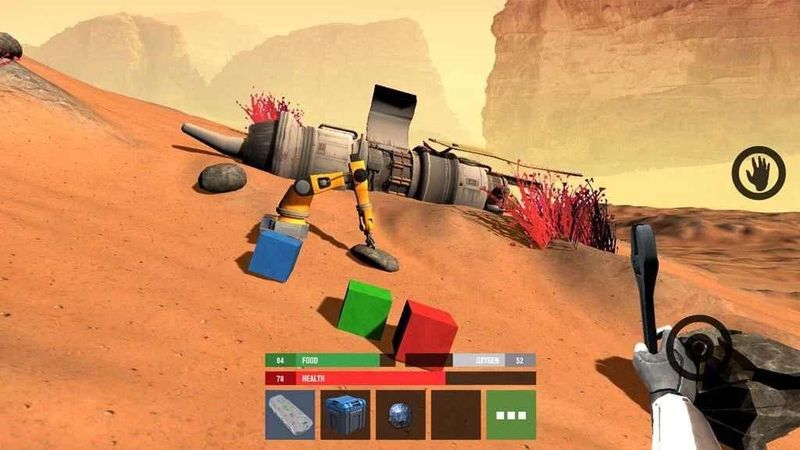
Task: Tap the hand interact button
Action: click(x=758, y=173)
